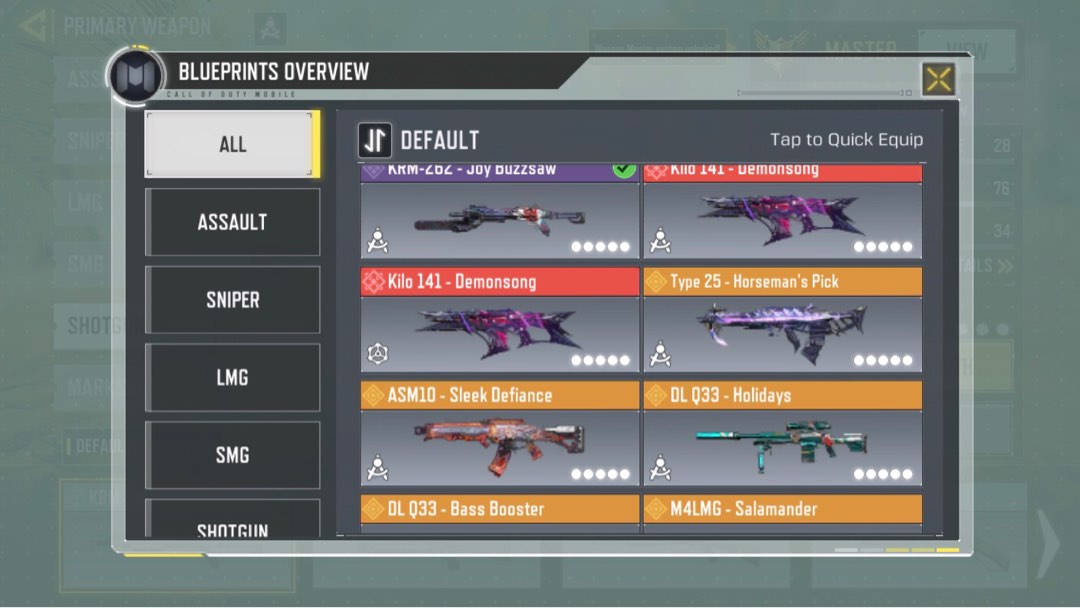Image resolution: width=1080 pixels, height=608 pixels.
Task: Switch to the ASSAULT category
Action: [x=232, y=222]
